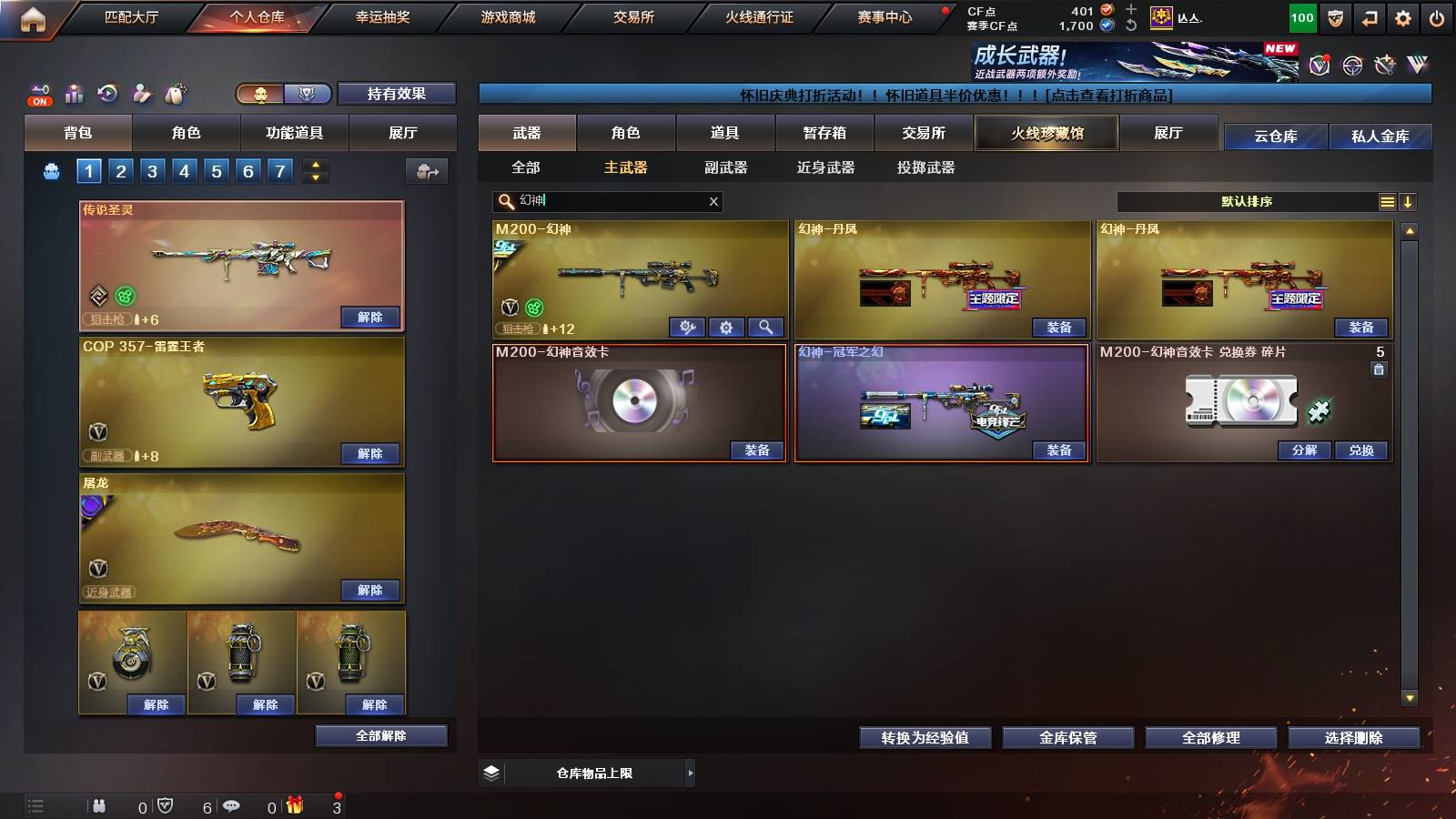Toggle the ON key switch in left panel

[x=40, y=94]
